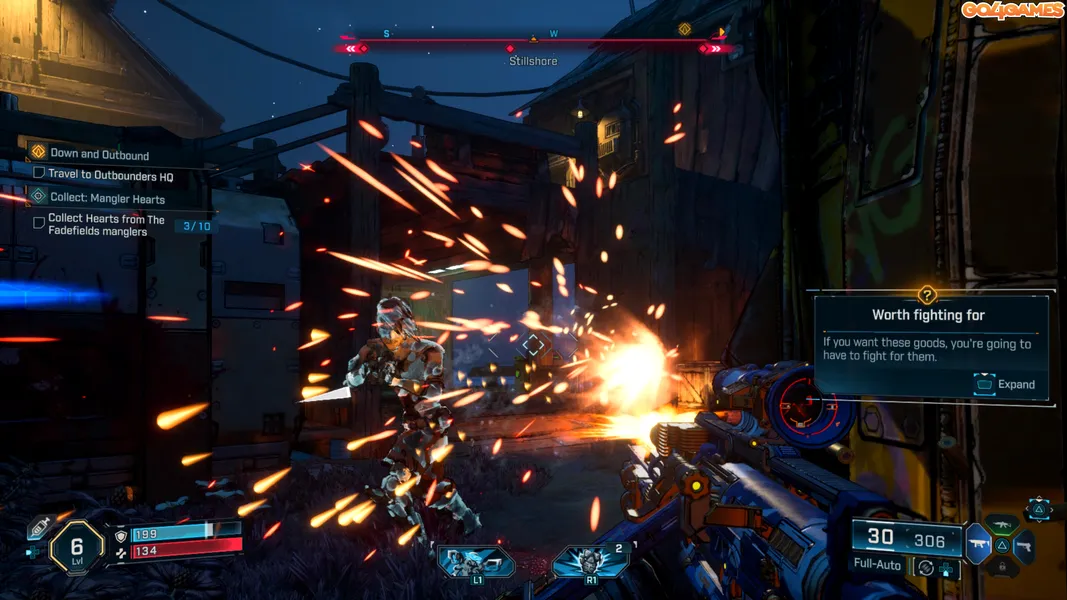Select the equipped SMG weapon slot

click(977, 545)
